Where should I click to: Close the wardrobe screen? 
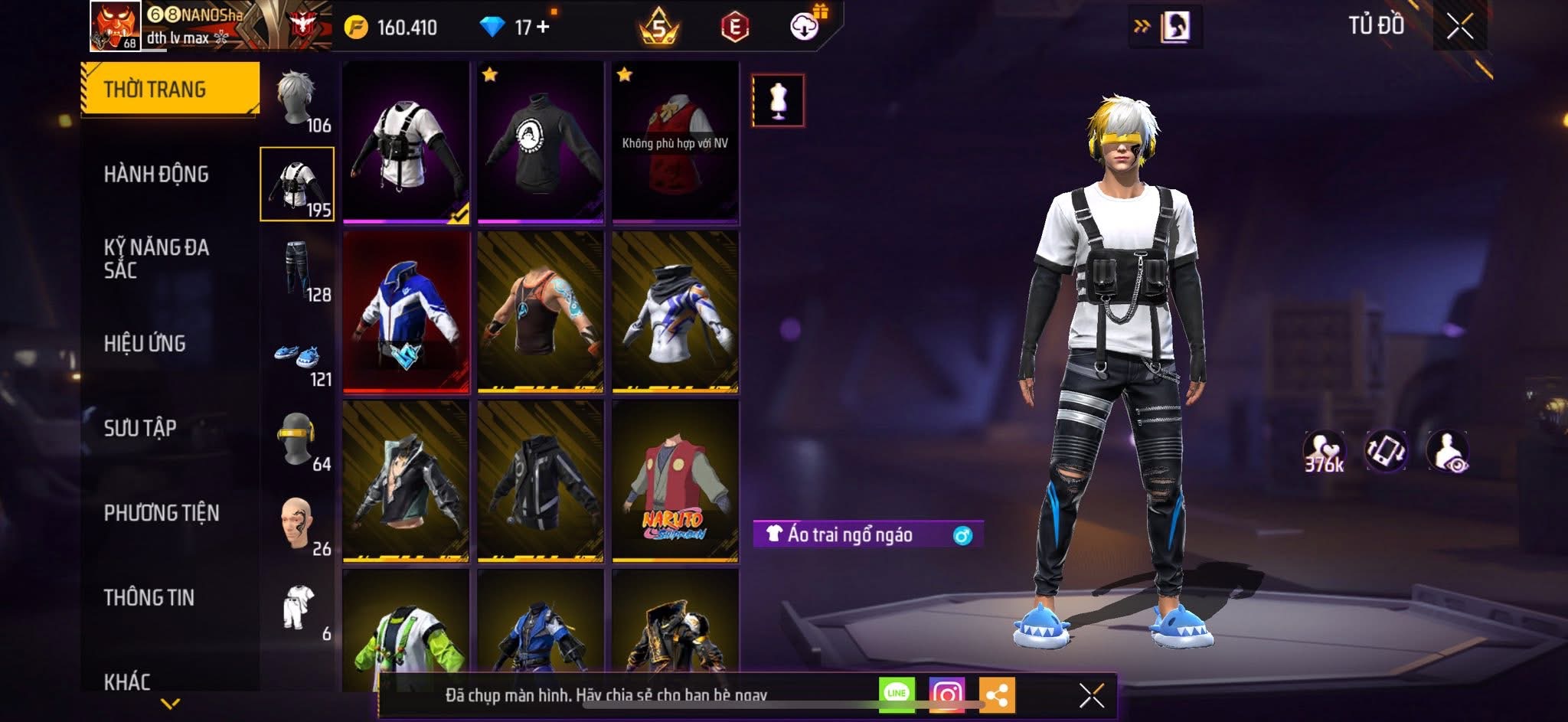[1459, 27]
